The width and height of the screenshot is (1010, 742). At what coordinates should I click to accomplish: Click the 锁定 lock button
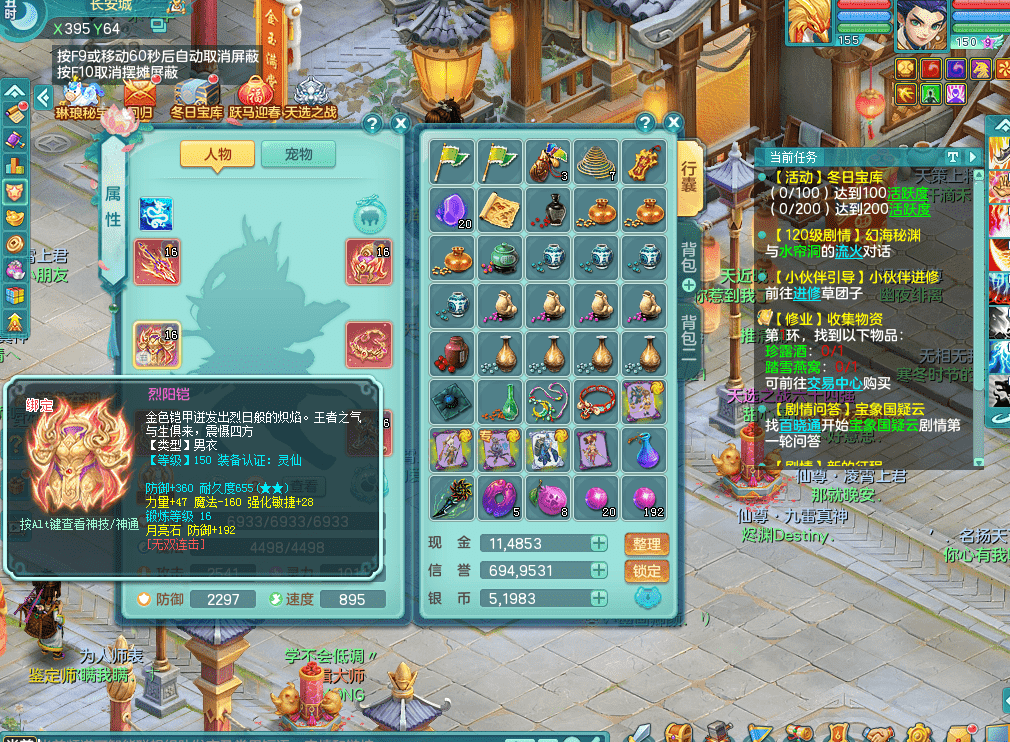tap(647, 571)
